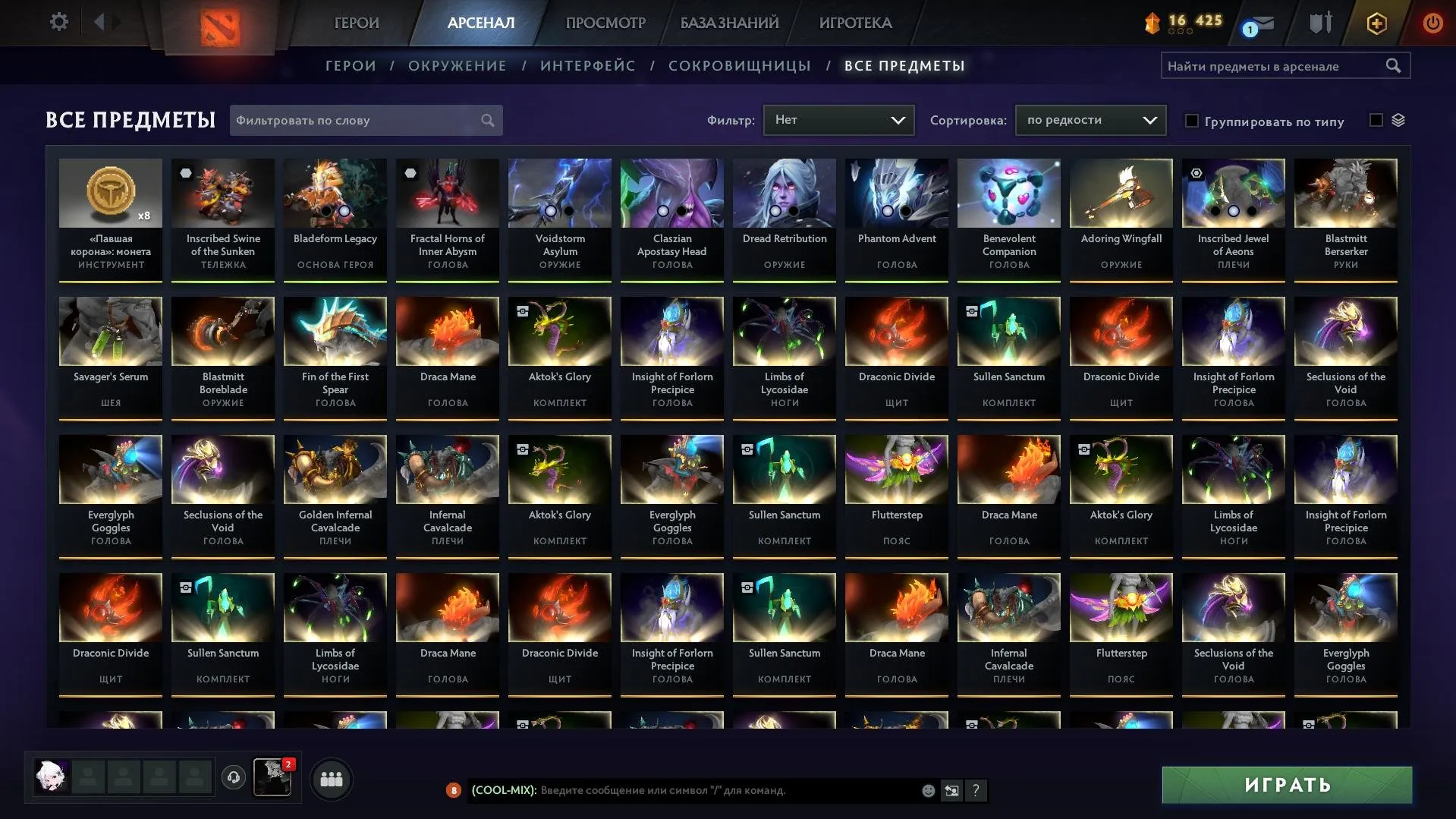Open the settings gear icon

tap(59, 22)
